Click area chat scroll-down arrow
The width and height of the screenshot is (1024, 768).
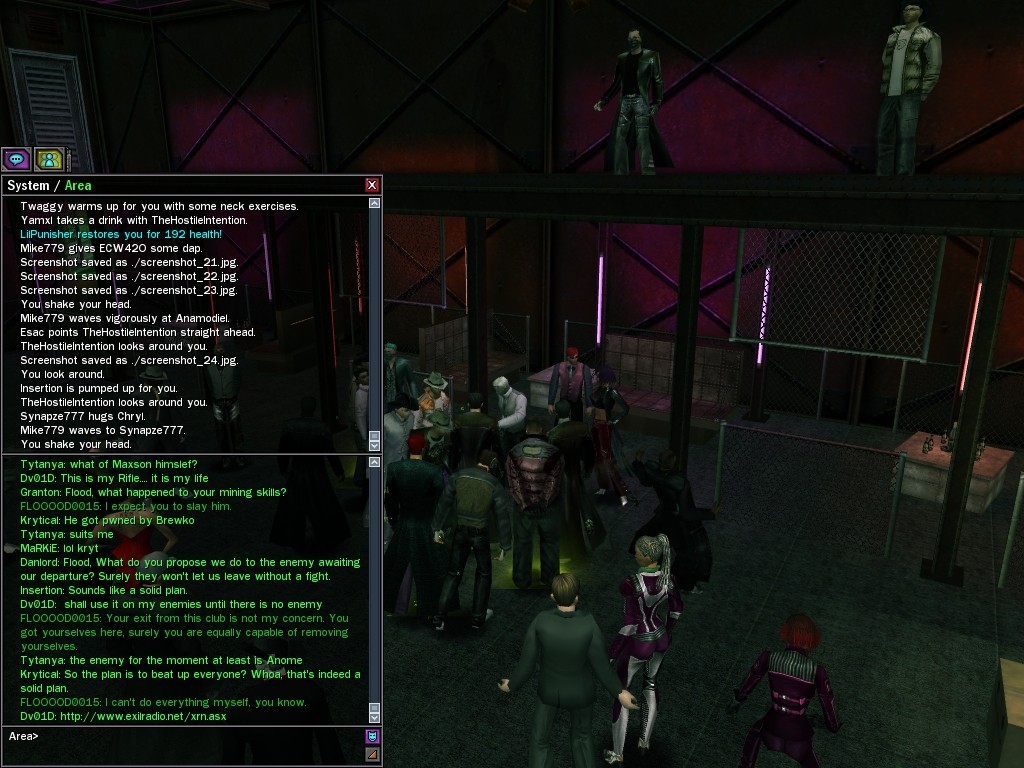pos(375,717)
